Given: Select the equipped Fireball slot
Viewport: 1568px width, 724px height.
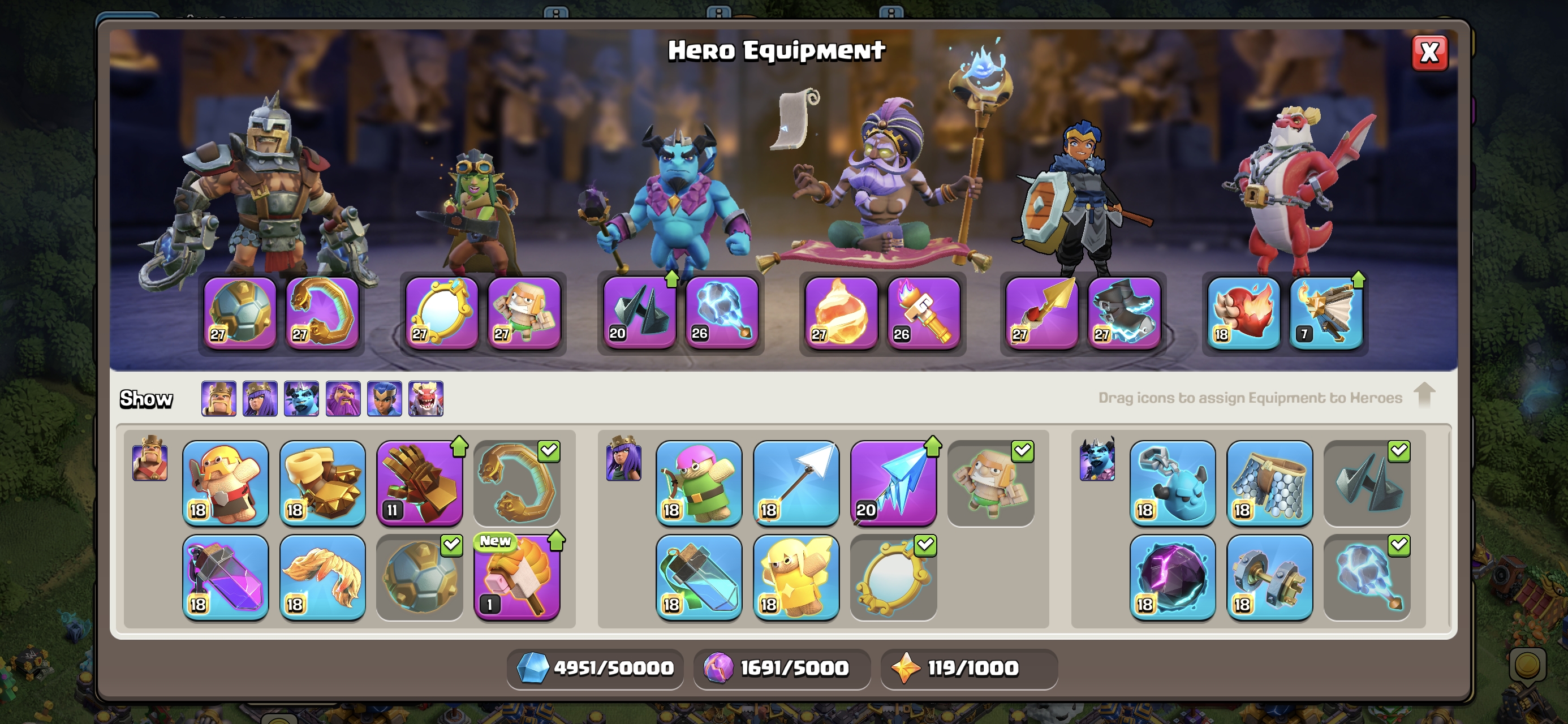Looking at the screenshot, I should coord(841,313).
